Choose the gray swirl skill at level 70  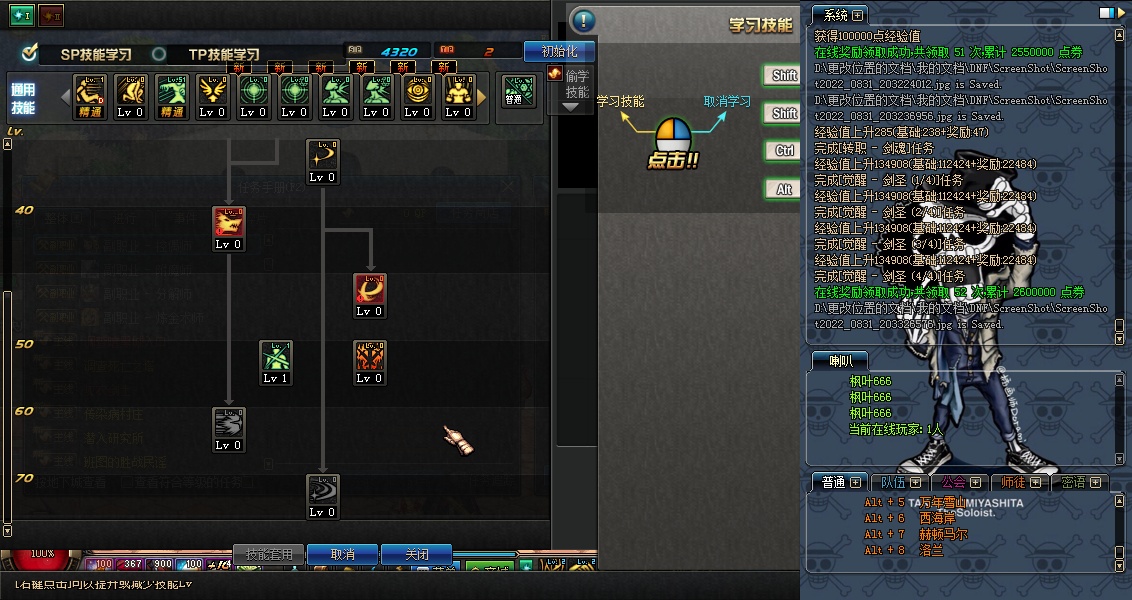(x=323, y=490)
